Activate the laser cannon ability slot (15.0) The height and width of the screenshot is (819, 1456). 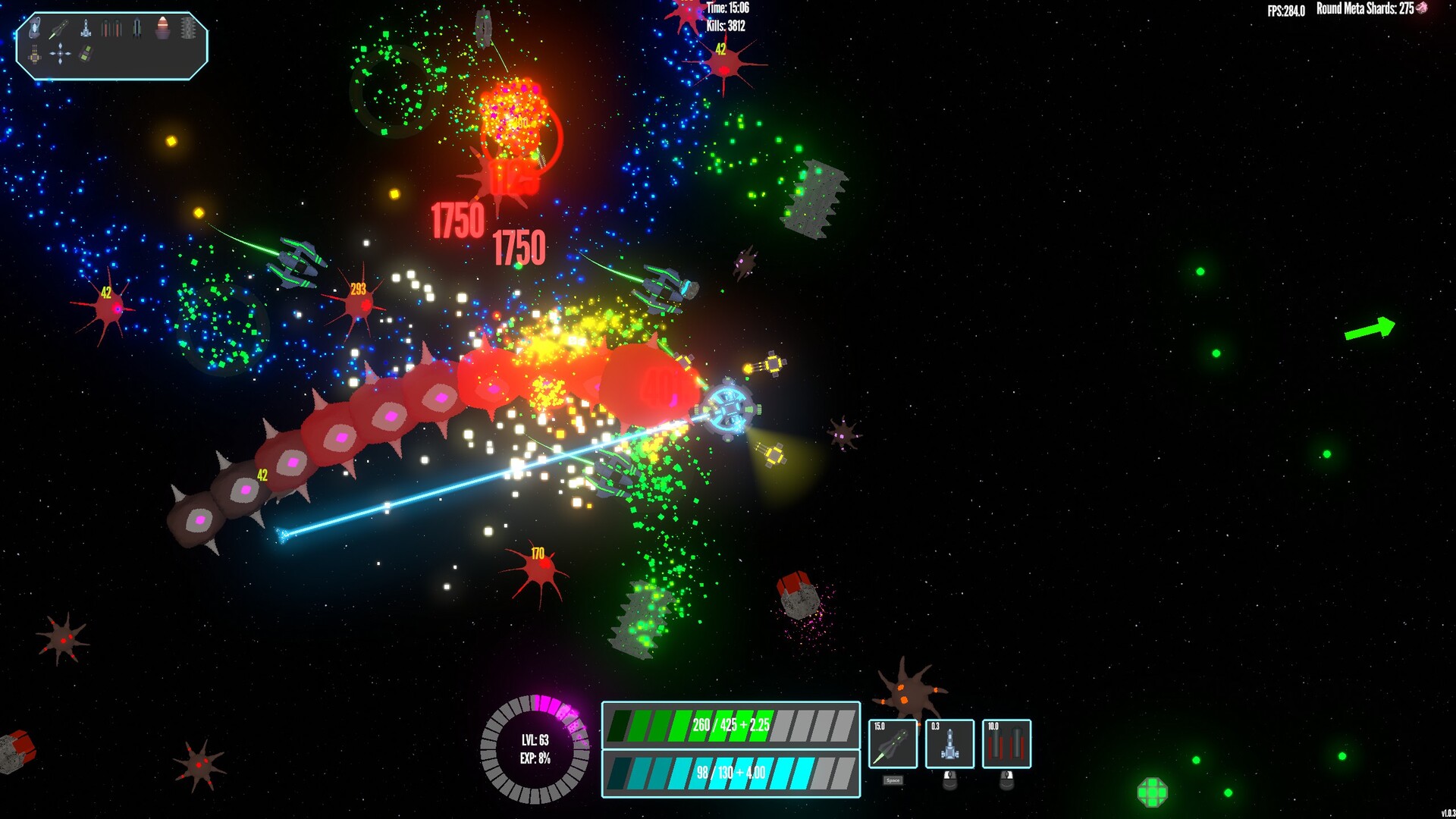pos(893,744)
